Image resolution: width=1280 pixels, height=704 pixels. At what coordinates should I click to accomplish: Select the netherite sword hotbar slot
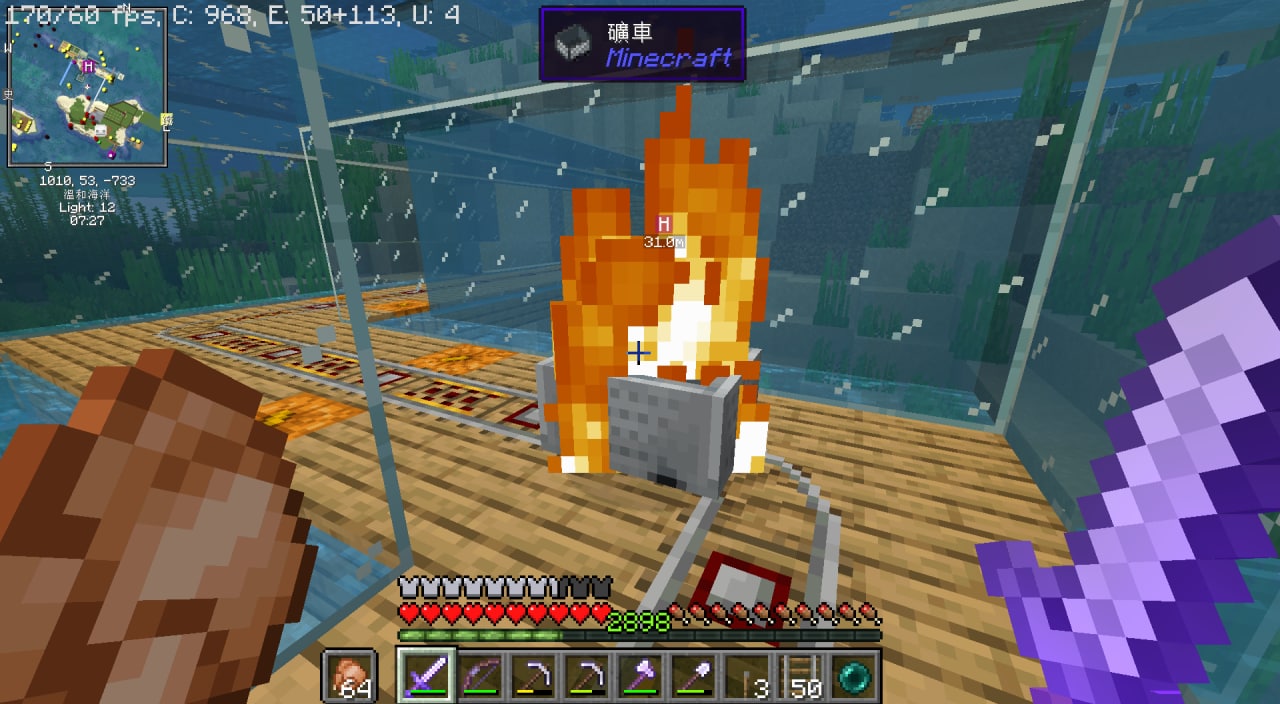coord(427,675)
